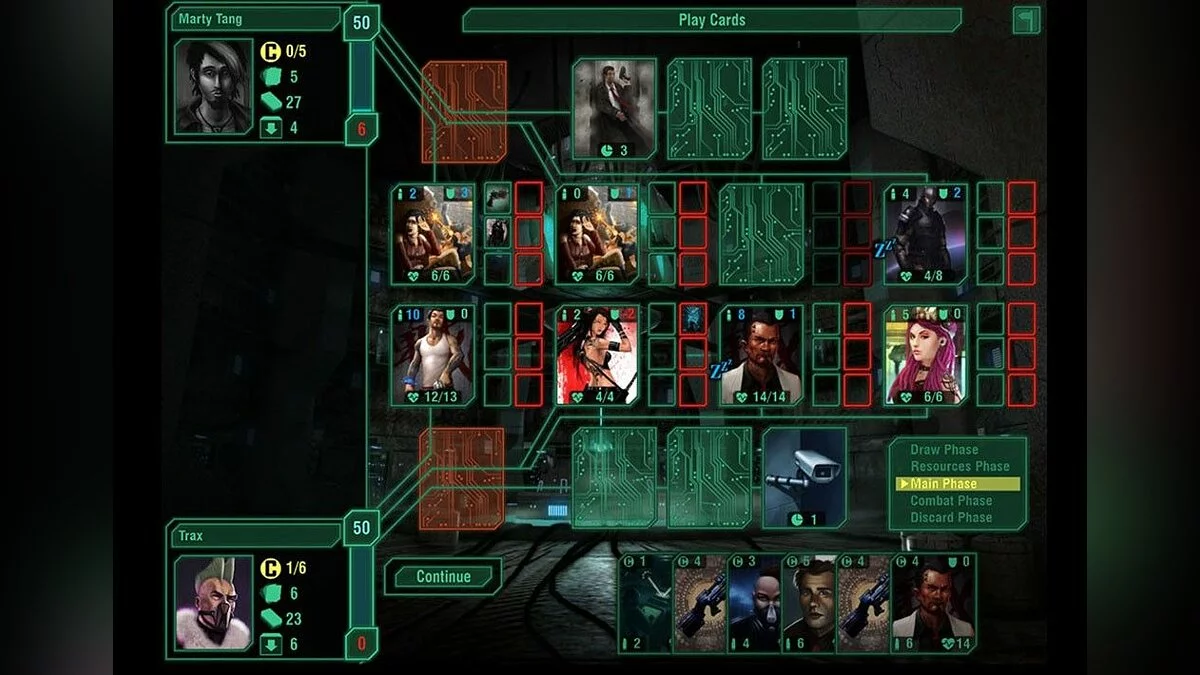Click the Continue button

pyautogui.click(x=443, y=576)
